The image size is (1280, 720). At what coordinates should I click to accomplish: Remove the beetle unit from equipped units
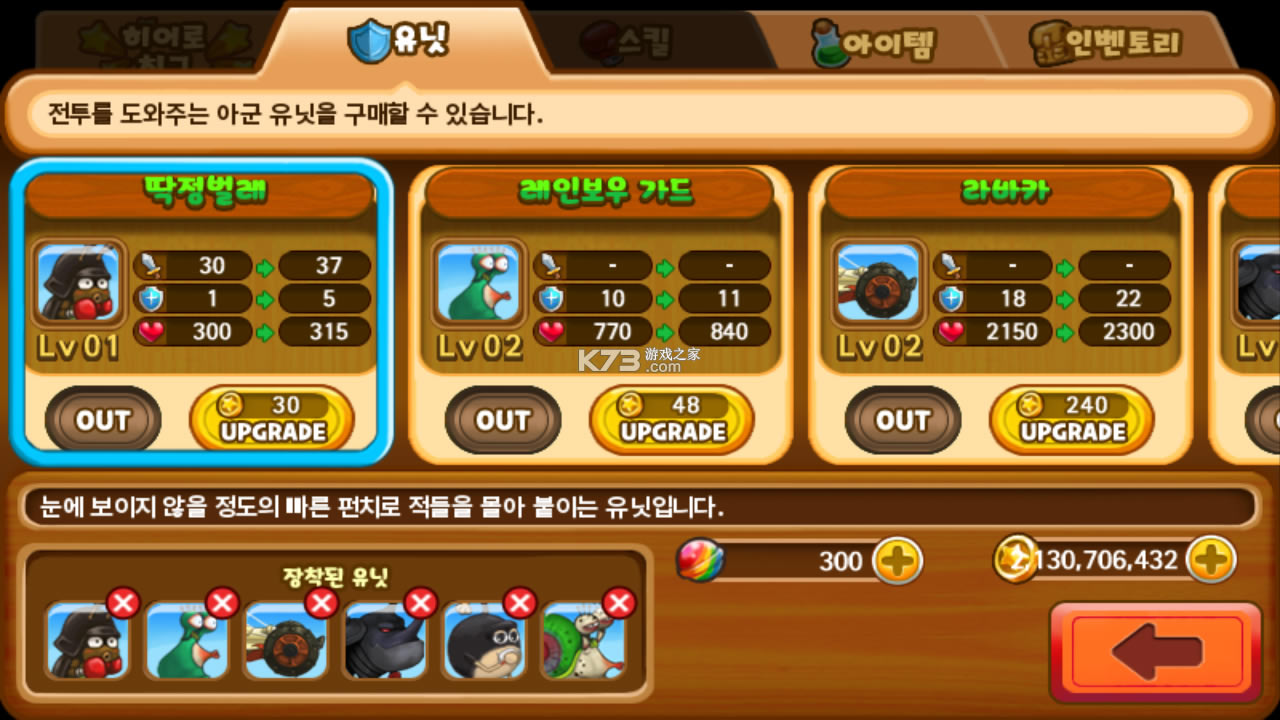point(123,603)
